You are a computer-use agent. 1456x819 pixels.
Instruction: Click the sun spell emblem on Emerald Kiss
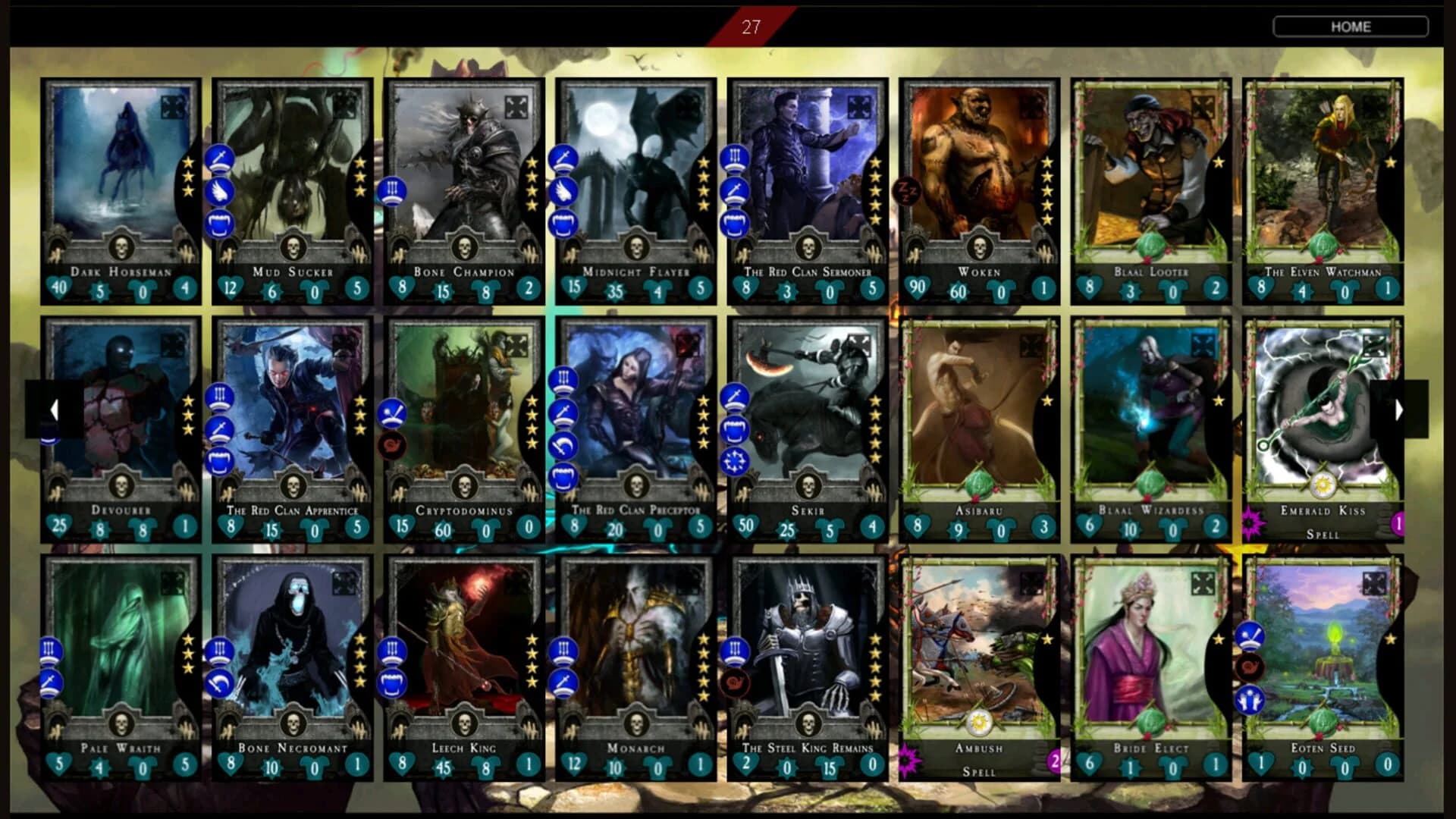click(x=1325, y=486)
